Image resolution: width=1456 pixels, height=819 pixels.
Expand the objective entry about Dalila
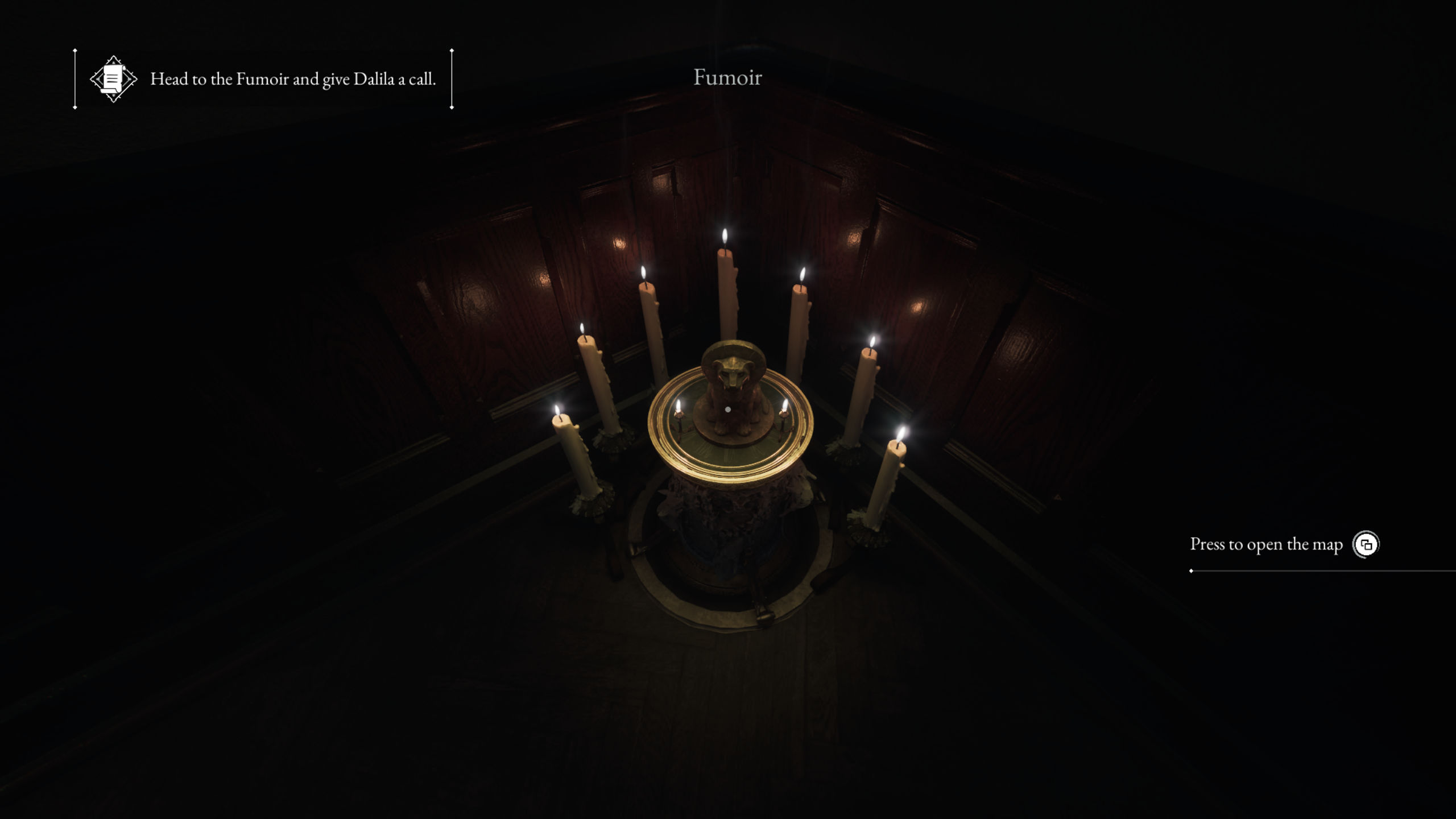pos(293,80)
